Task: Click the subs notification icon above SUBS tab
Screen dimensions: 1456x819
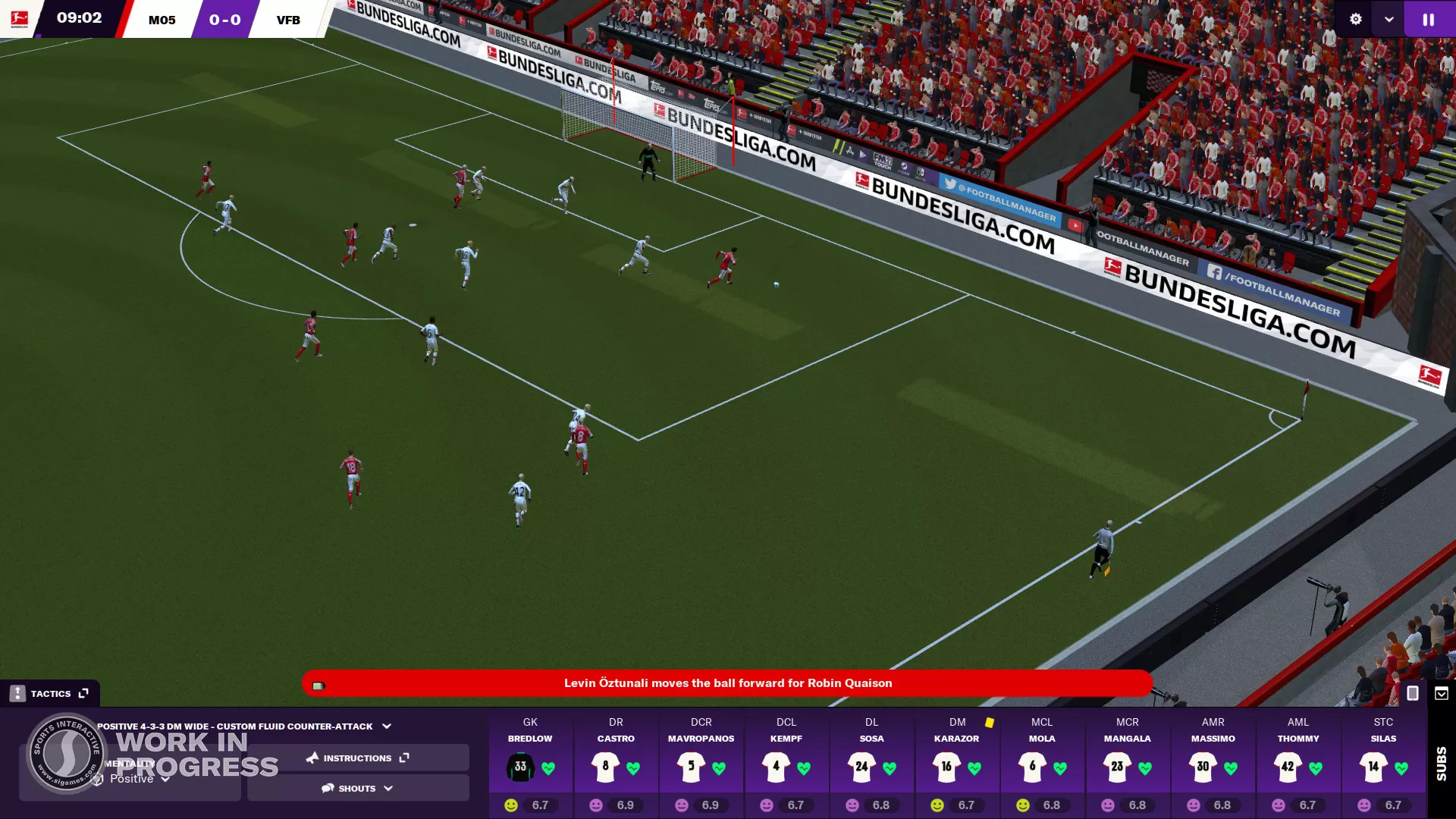Action: point(1440,693)
